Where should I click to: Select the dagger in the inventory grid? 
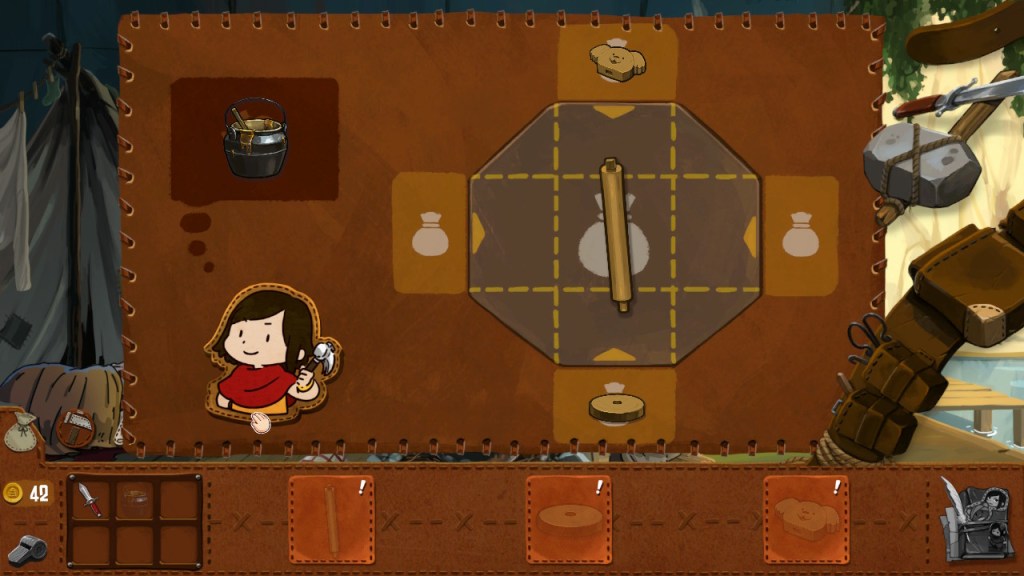click(x=89, y=499)
